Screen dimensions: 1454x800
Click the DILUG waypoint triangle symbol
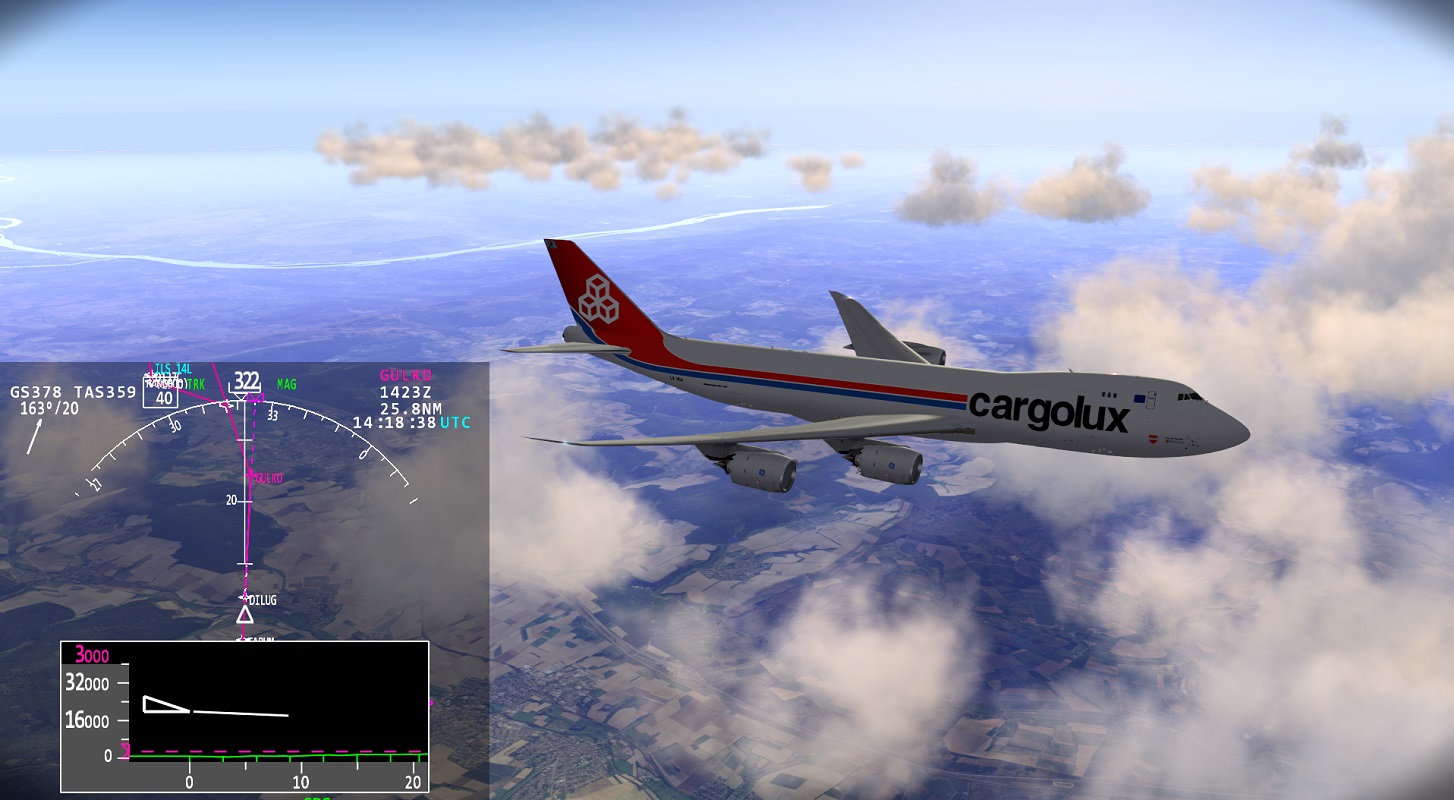coord(245,614)
